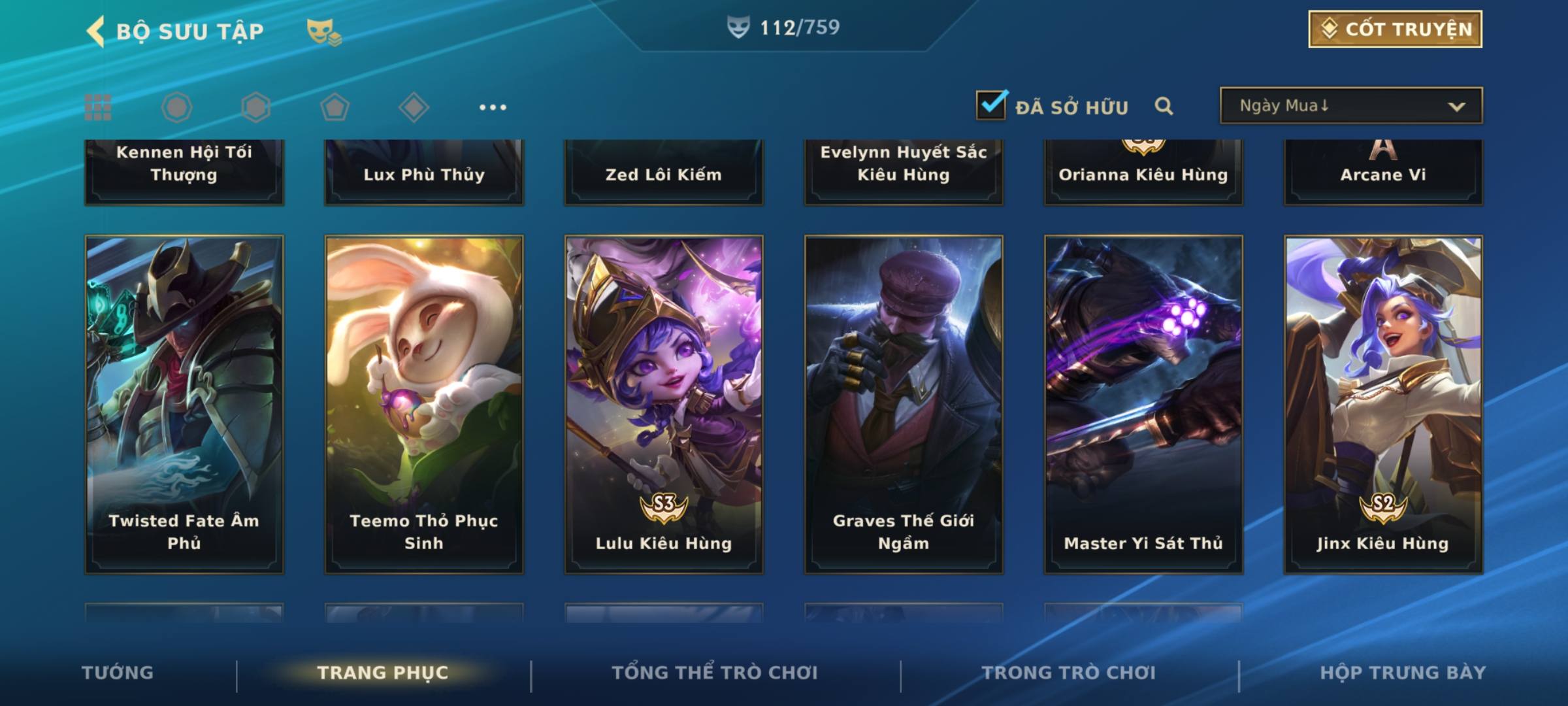Open Teemo Thỏ Phục Sinh skin card

tap(424, 404)
